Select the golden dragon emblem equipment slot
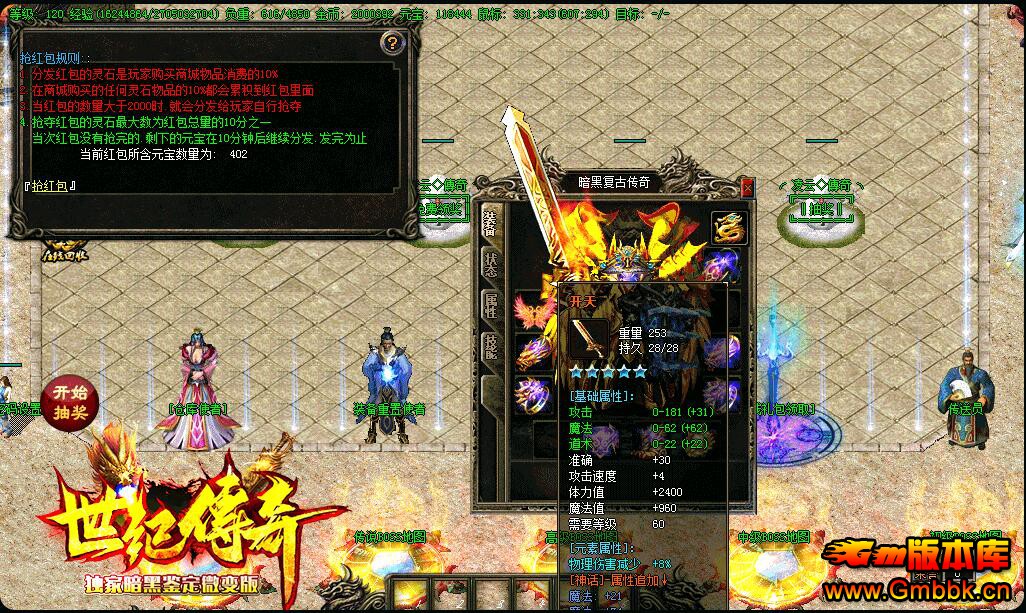This screenshot has height=613, width=1026. click(x=730, y=227)
